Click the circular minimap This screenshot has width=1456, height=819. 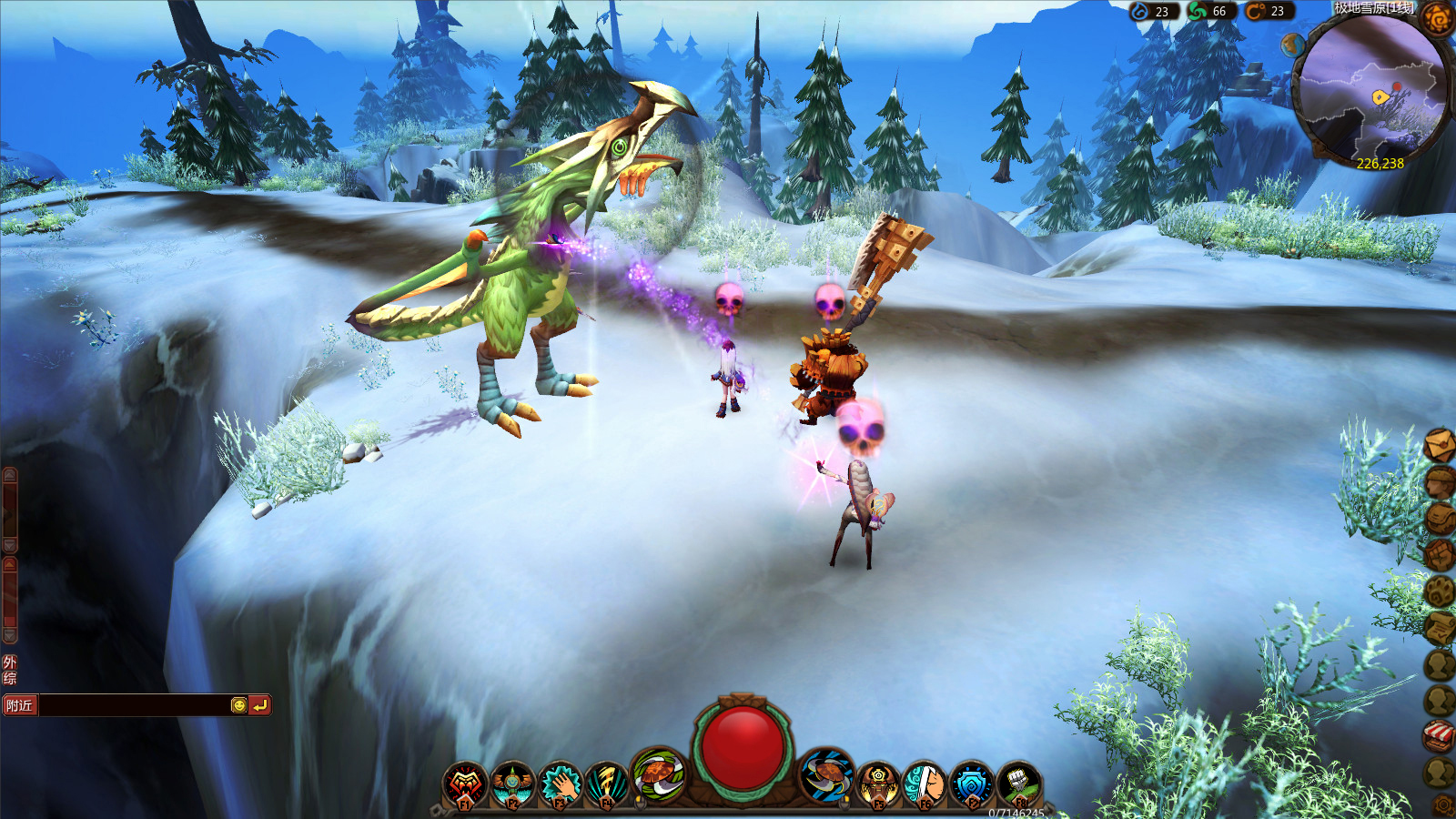1370,91
